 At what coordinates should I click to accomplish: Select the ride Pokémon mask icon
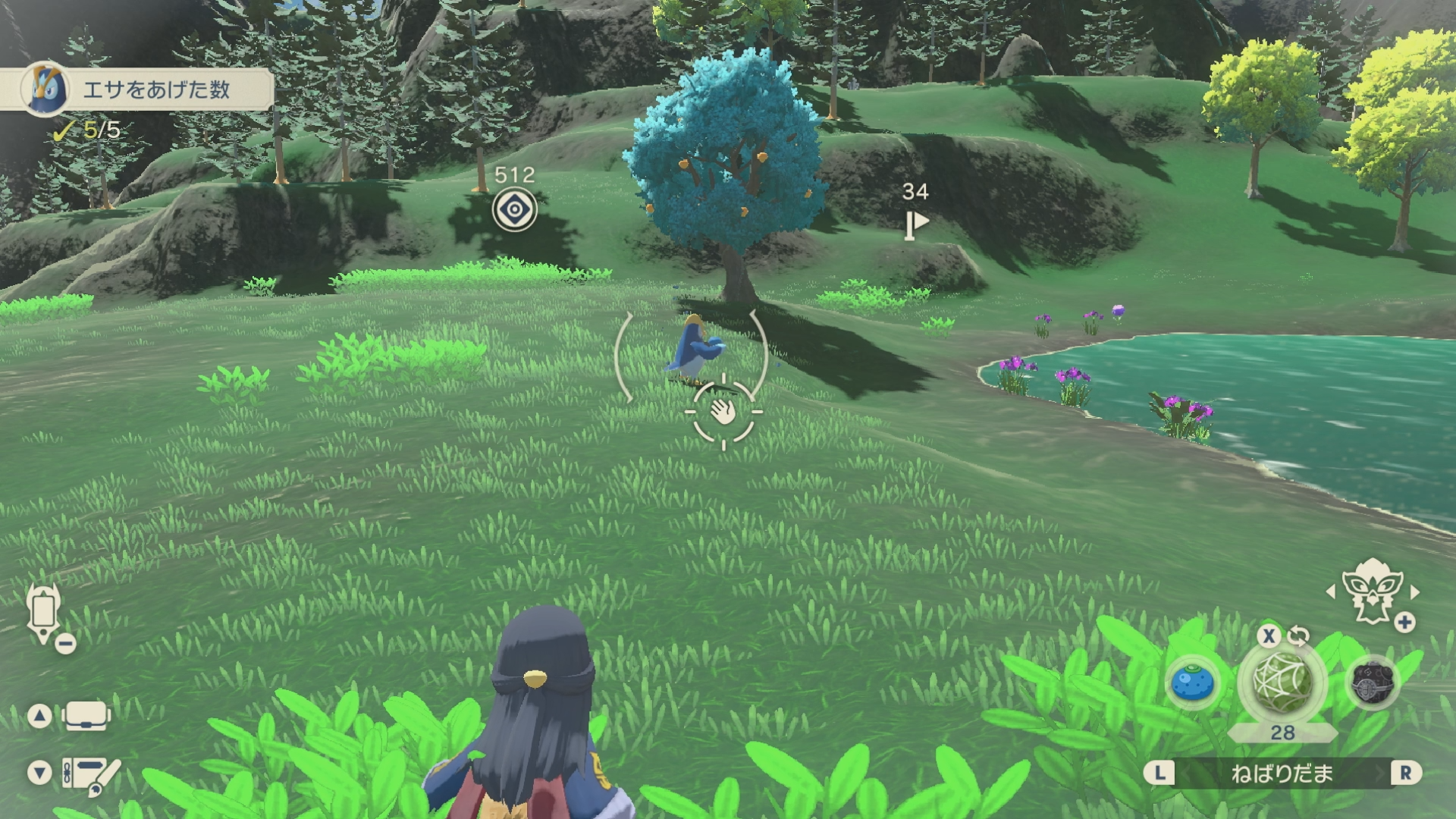click(x=1371, y=590)
